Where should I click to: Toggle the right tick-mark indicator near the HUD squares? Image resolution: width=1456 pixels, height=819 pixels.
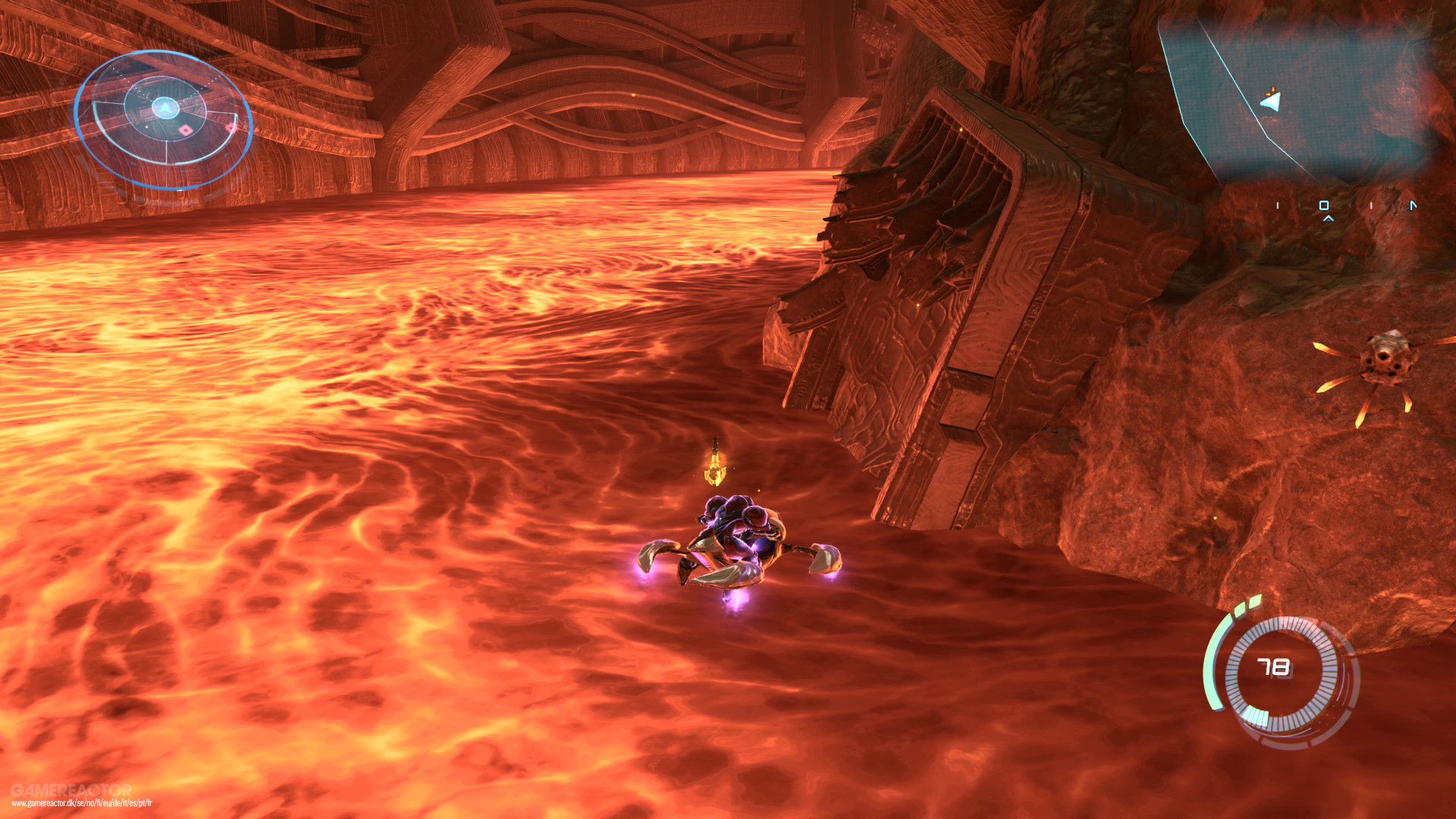[x=1372, y=206]
